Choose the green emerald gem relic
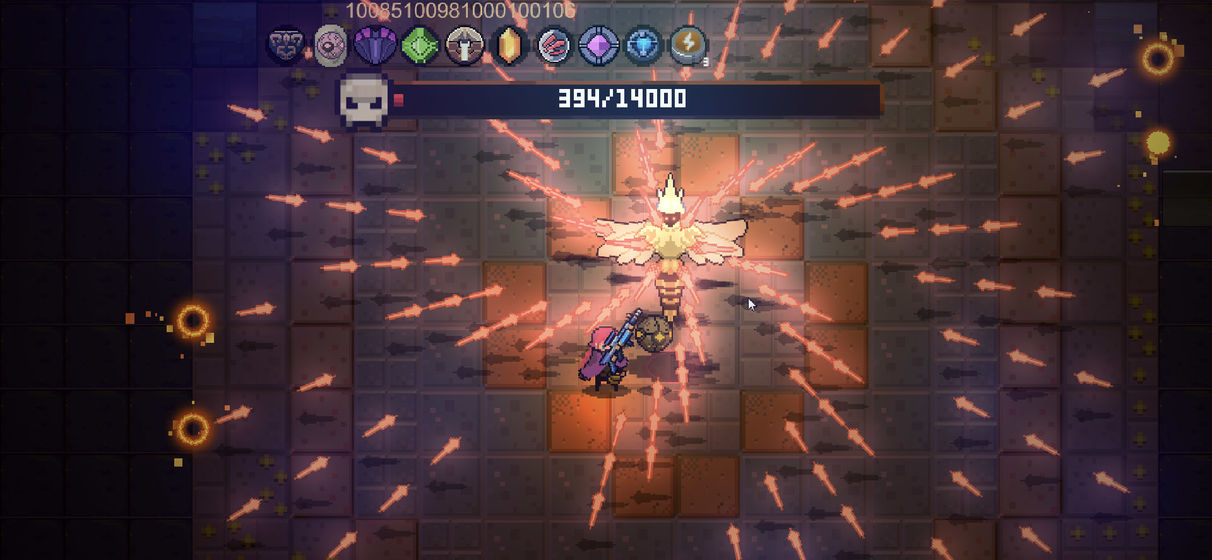 [x=420, y=45]
